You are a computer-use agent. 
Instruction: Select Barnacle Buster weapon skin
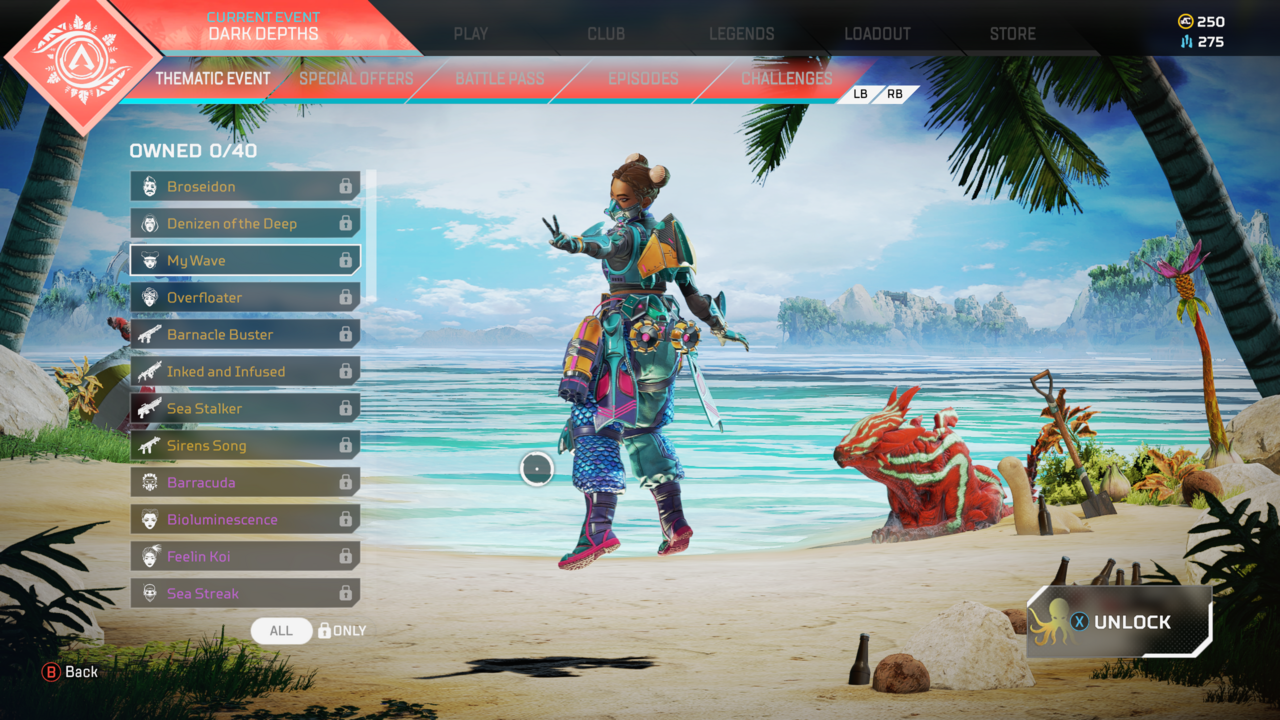245,335
